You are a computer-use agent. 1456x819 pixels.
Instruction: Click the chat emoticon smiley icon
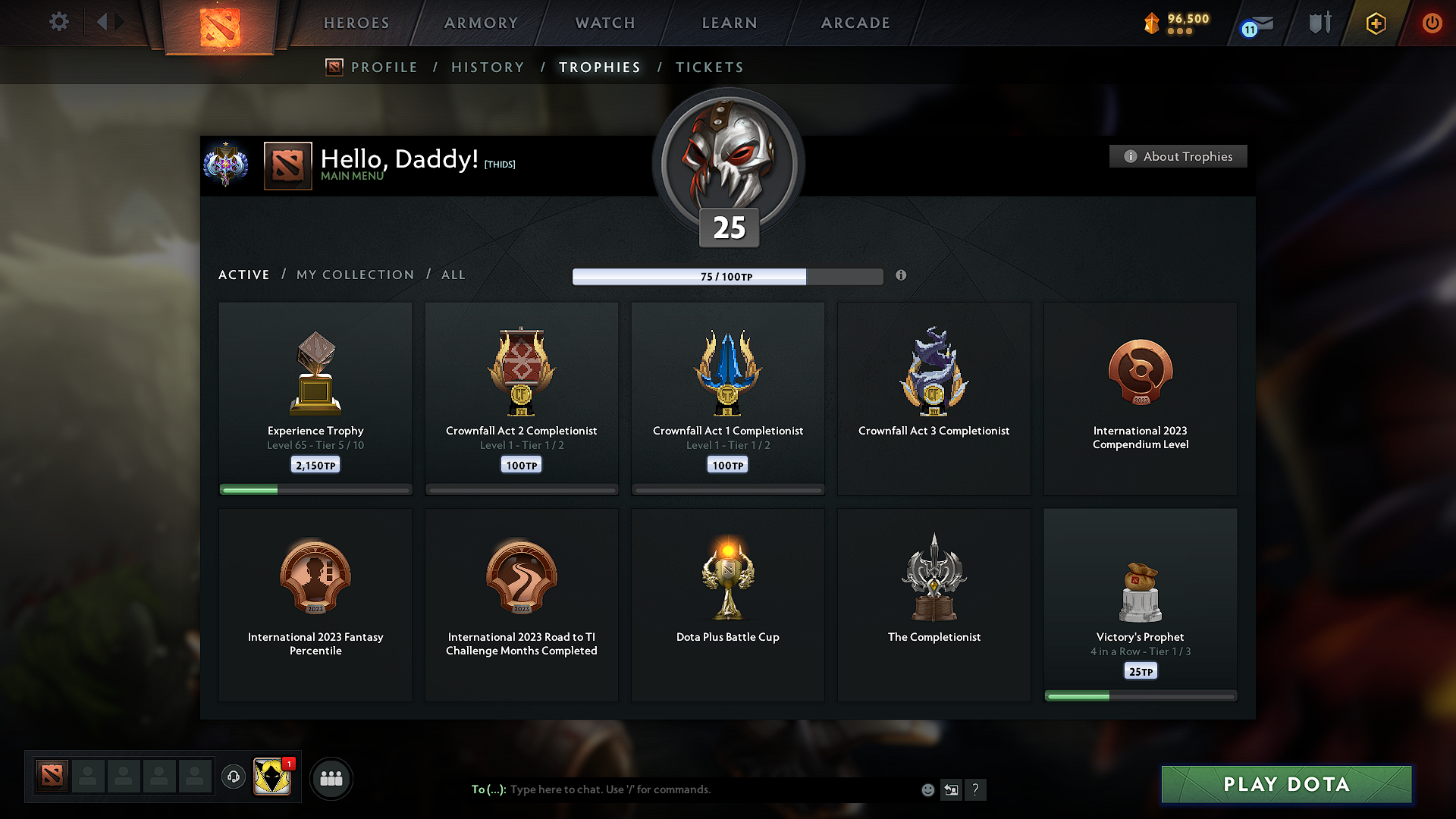click(927, 789)
